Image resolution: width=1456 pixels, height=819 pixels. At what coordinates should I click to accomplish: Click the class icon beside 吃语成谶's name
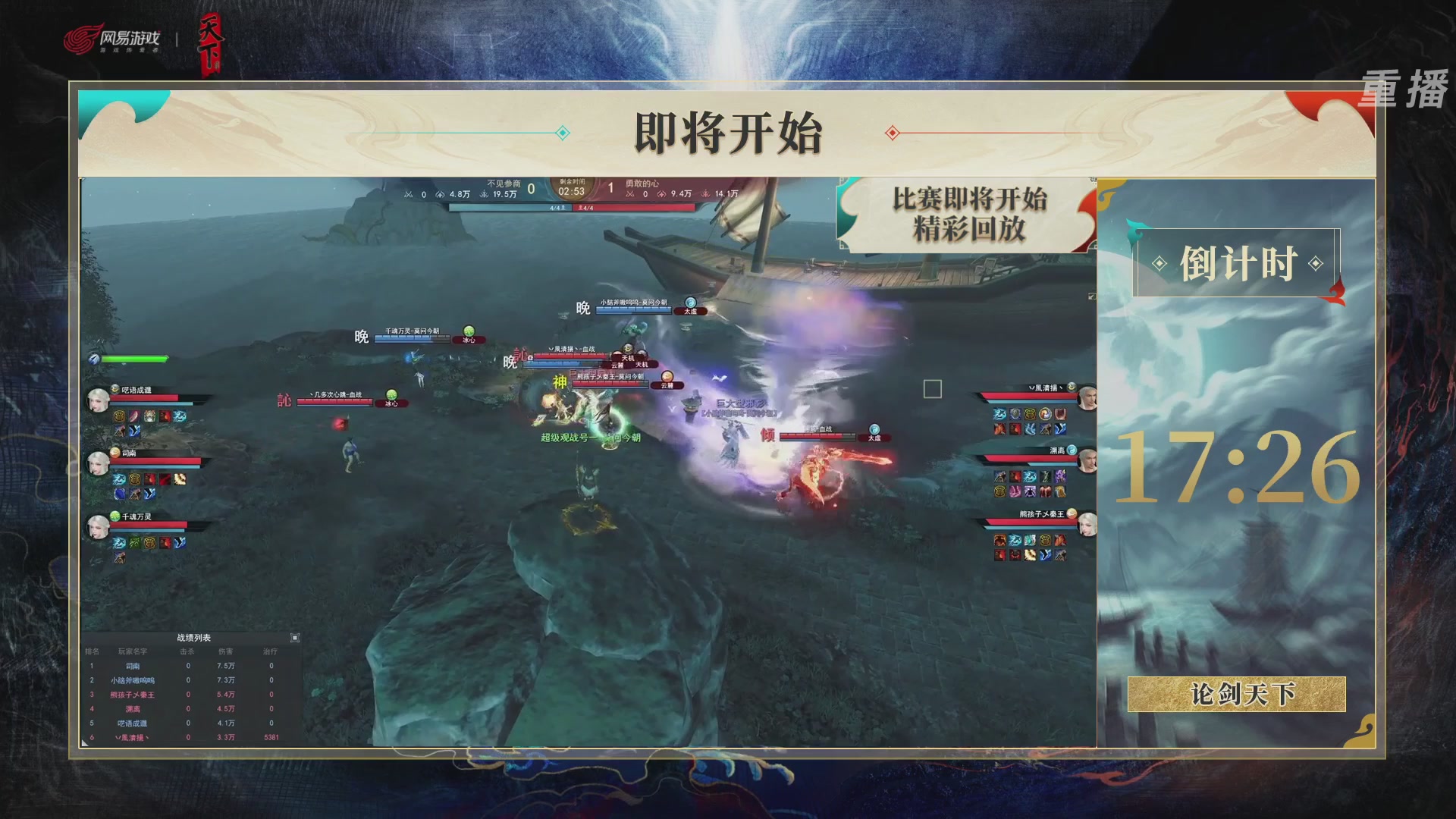point(115,390)
